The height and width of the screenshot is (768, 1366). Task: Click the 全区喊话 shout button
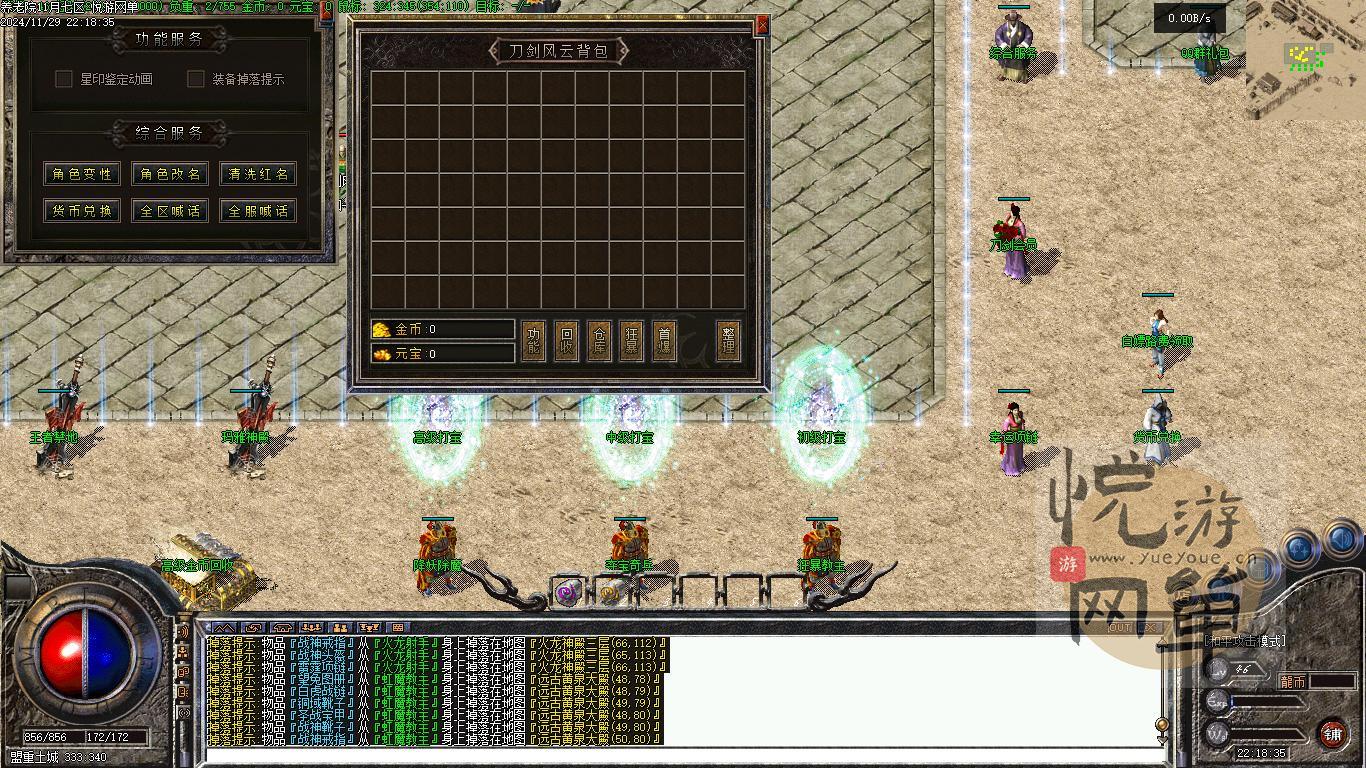[x=170, y=211]
